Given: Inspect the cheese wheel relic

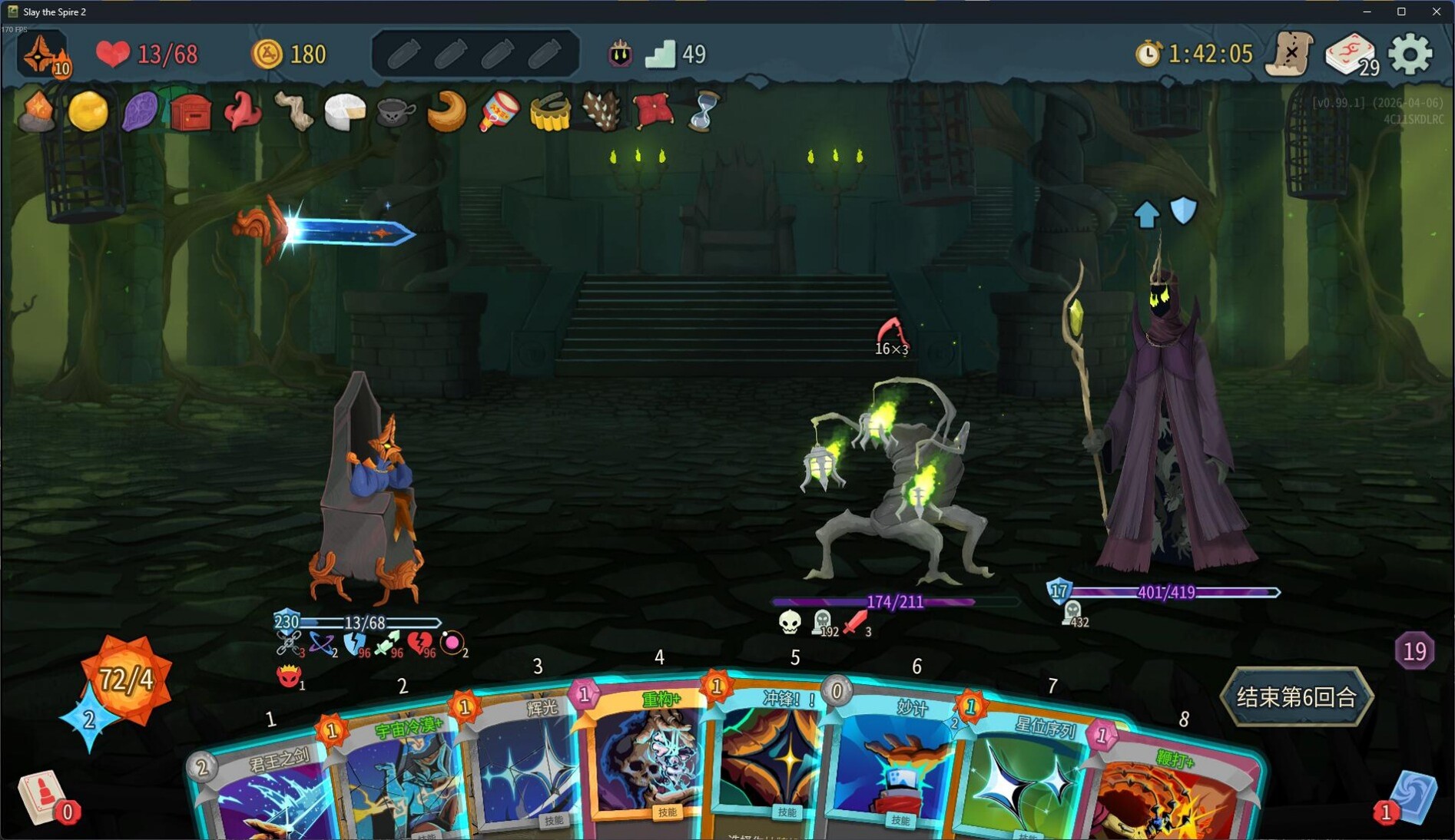Looking at the screenshot, I should tap(344, 113).
